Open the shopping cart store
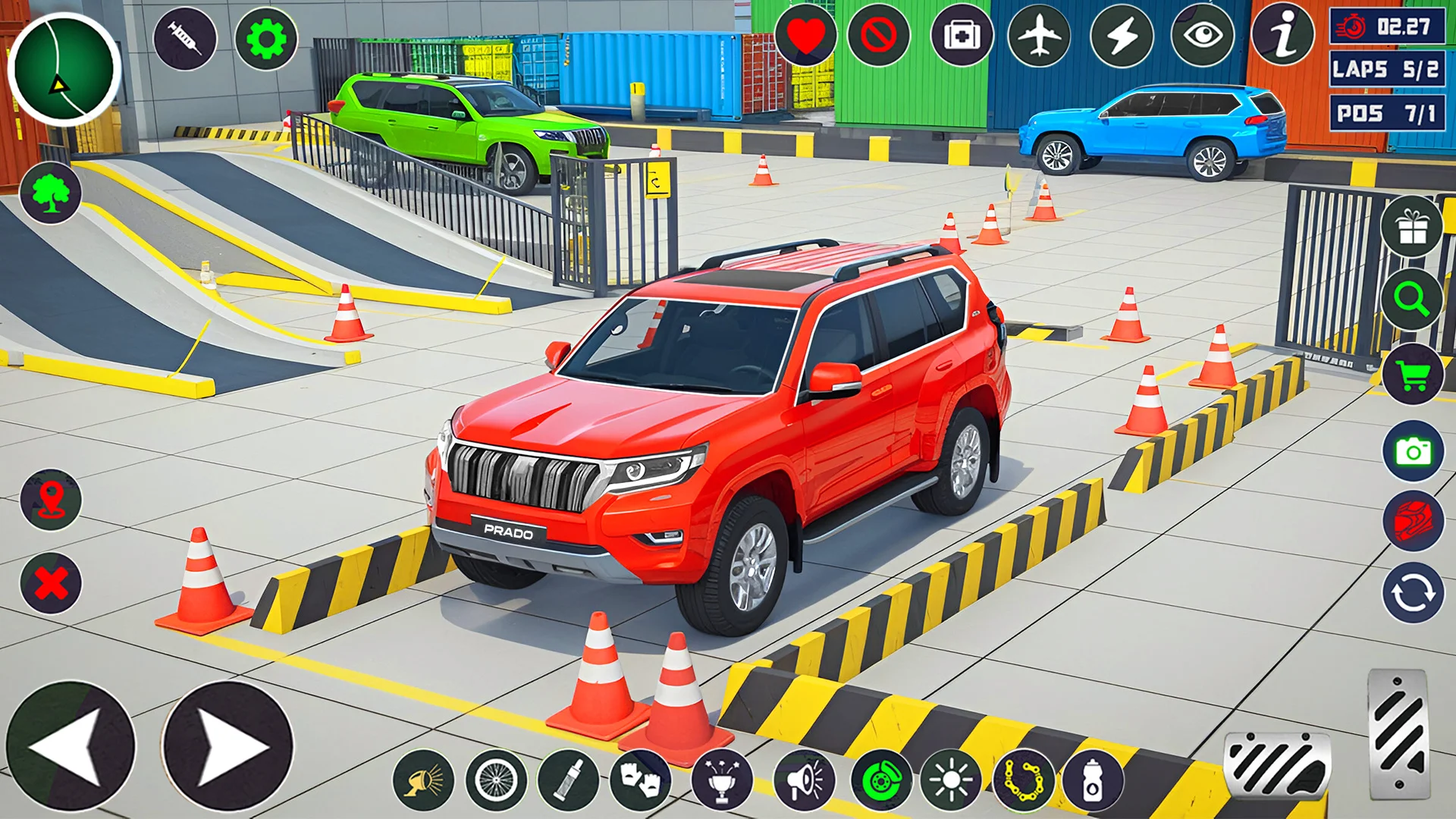 [x=1412, y=374]
